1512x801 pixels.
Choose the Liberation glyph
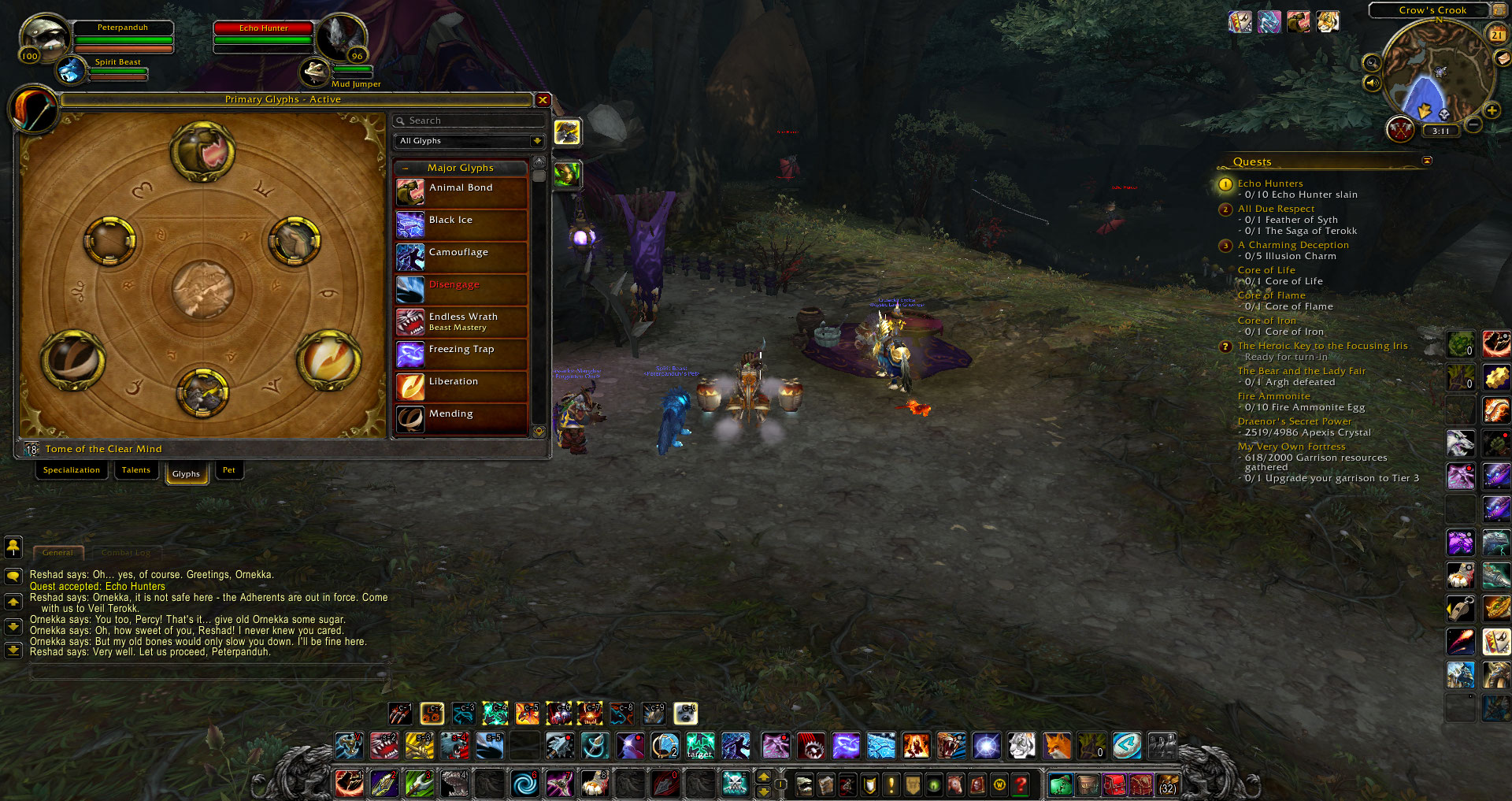[x=461, y=386]
